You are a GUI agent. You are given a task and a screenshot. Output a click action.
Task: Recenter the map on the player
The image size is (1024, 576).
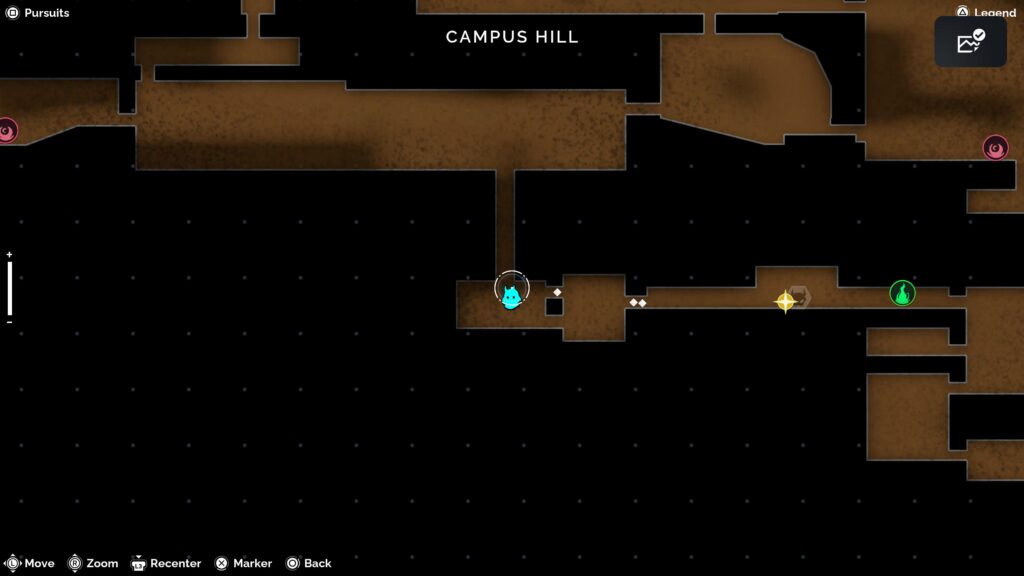point(166,563)
